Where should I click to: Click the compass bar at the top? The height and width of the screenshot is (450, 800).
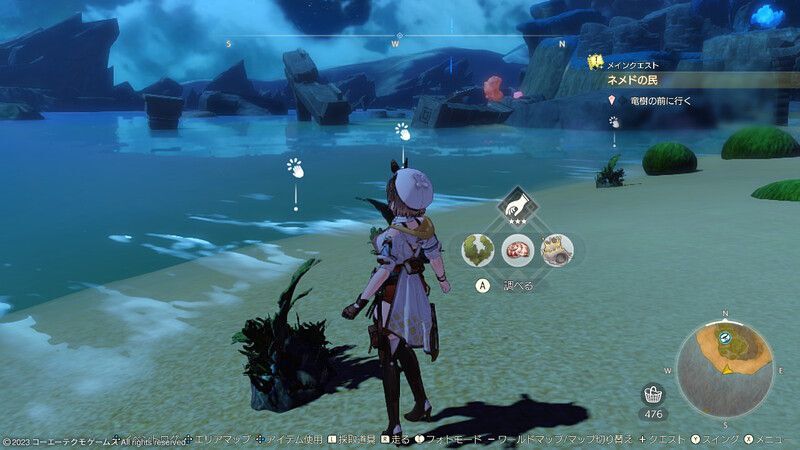pyautogui.click(x=395, y=43)
